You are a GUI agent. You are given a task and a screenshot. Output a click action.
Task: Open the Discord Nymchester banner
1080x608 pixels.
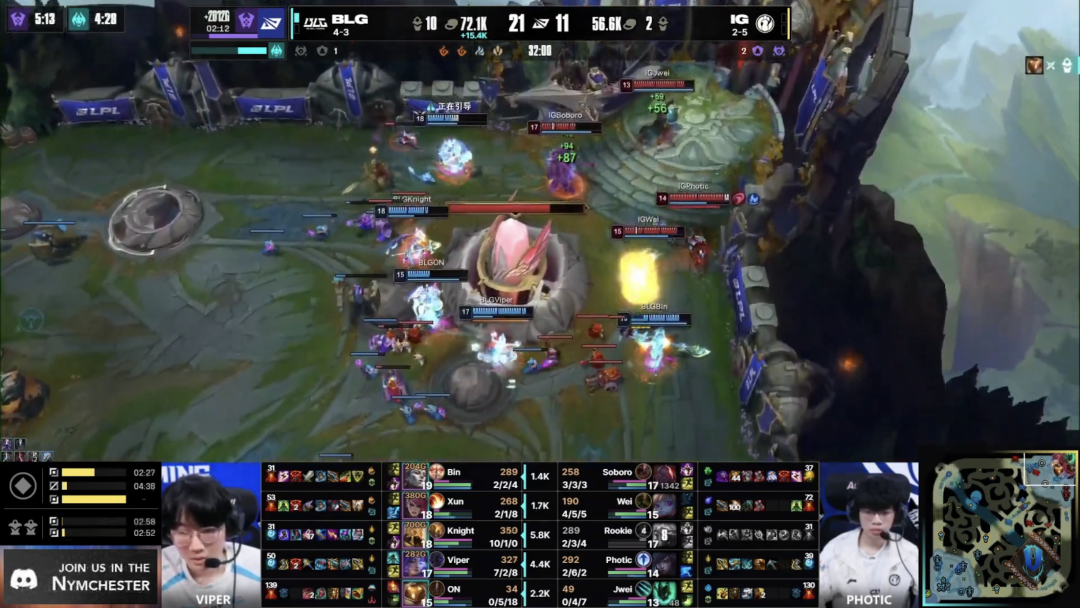point(80,576)
